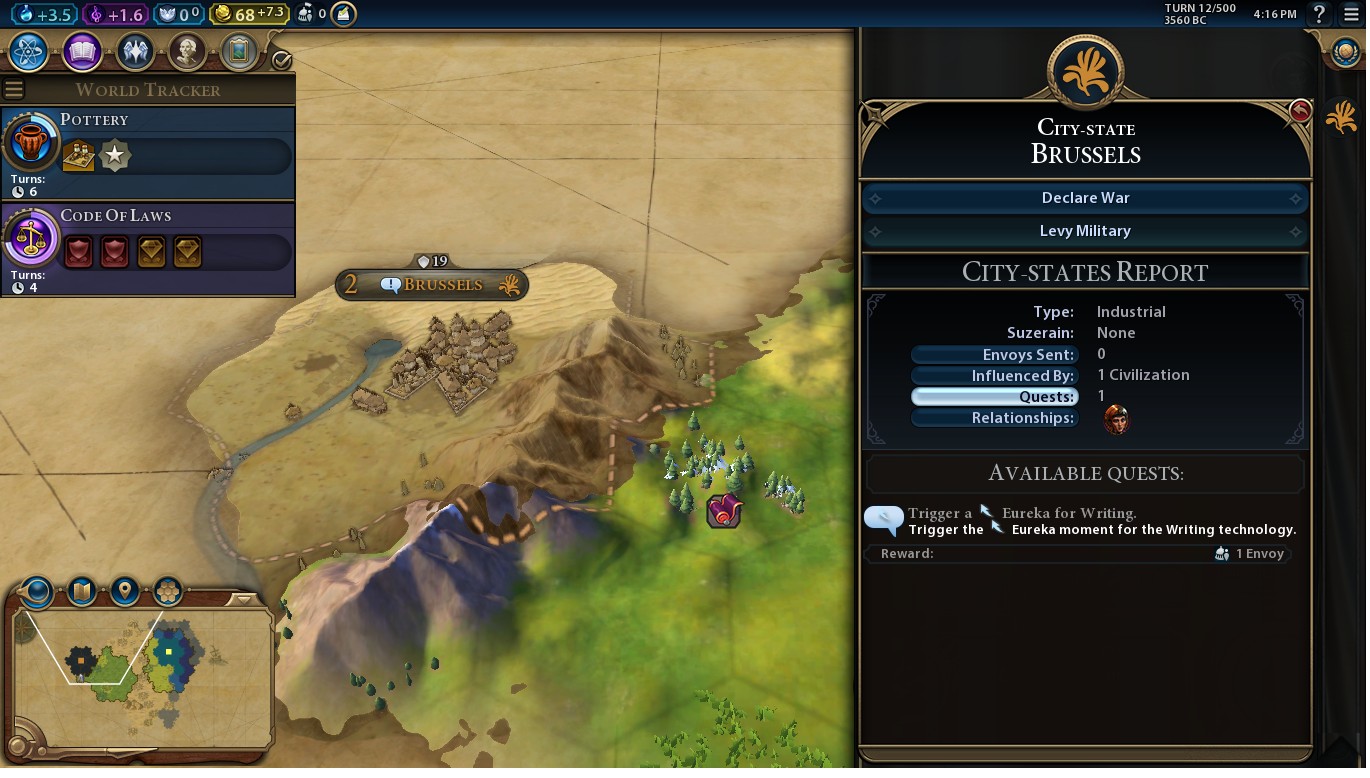Open the Civilopedia help question mark
Screen dimensions: 1370x778
coord(1319,14)
